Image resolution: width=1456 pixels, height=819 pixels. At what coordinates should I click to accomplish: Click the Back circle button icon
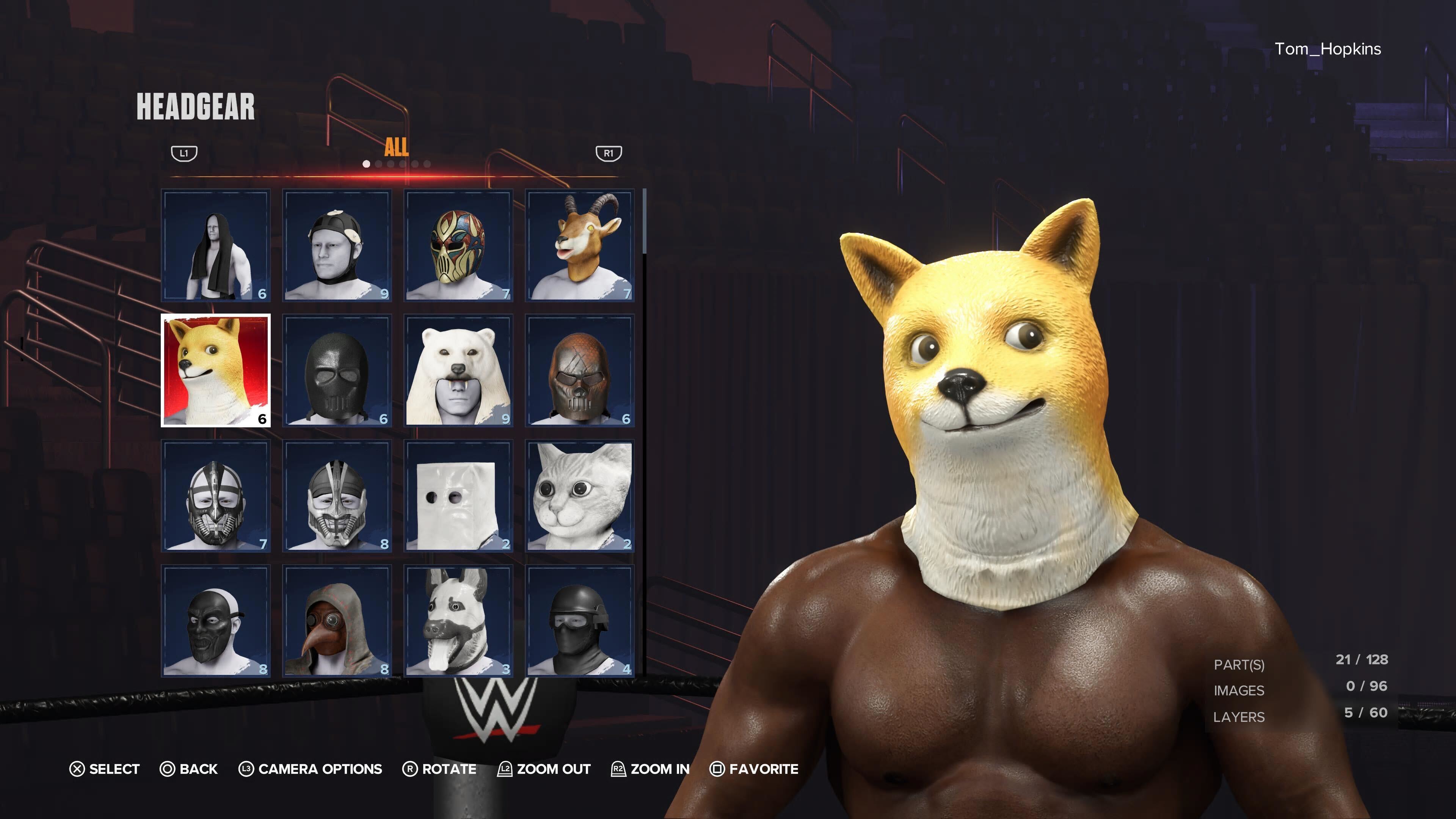click(x=167, y=769)
